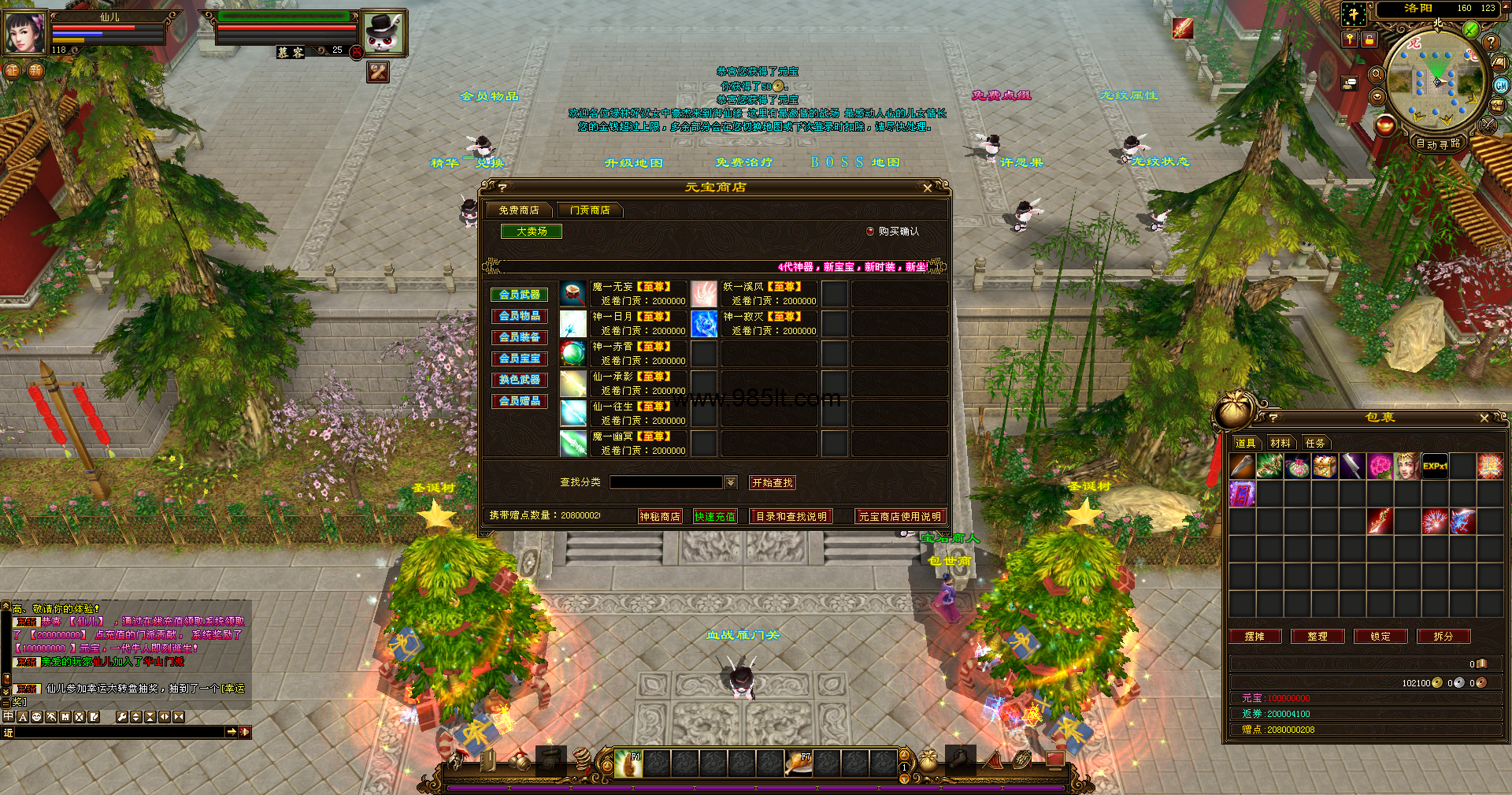The width and height of the screenshot is (1512, 795).
Task: Open the 查找分类 dropdown
Action: 731,482
